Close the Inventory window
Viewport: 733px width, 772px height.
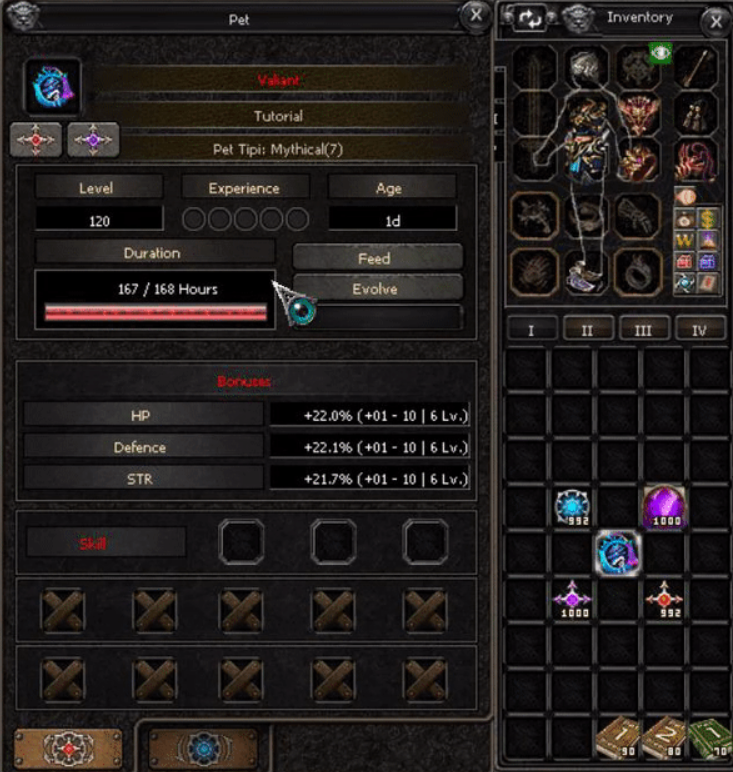point(714,18)
